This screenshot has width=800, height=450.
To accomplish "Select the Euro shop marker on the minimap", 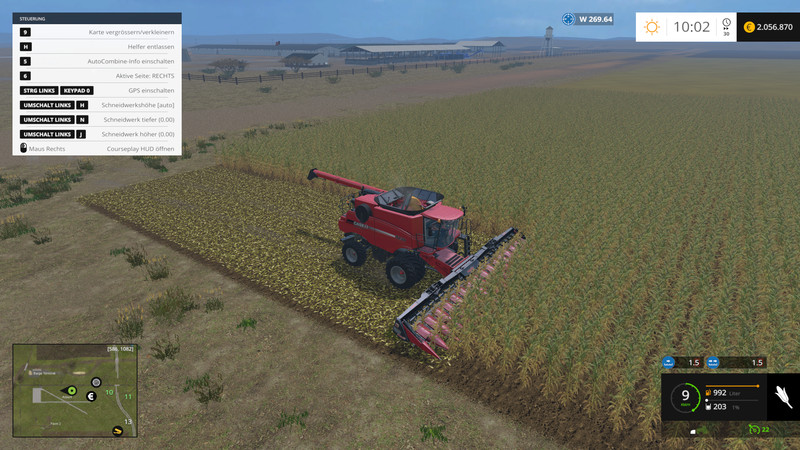I will click(91, 396).
